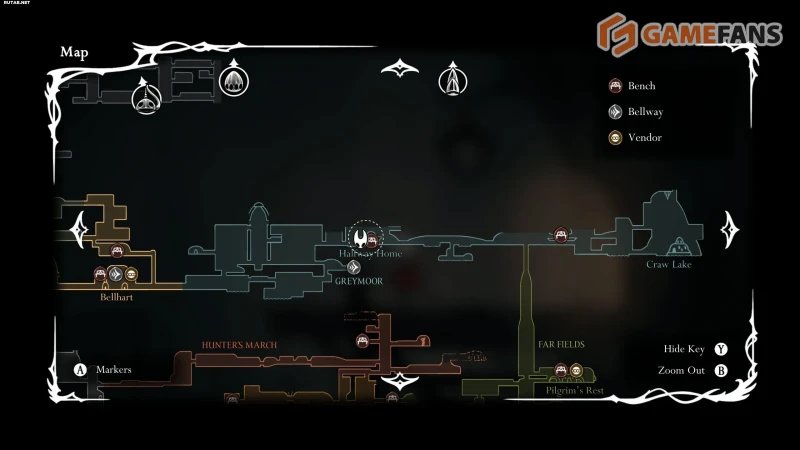Click the bench icon in Hunter's March
This screenshot has width=800, height=450.
[363, 341]
